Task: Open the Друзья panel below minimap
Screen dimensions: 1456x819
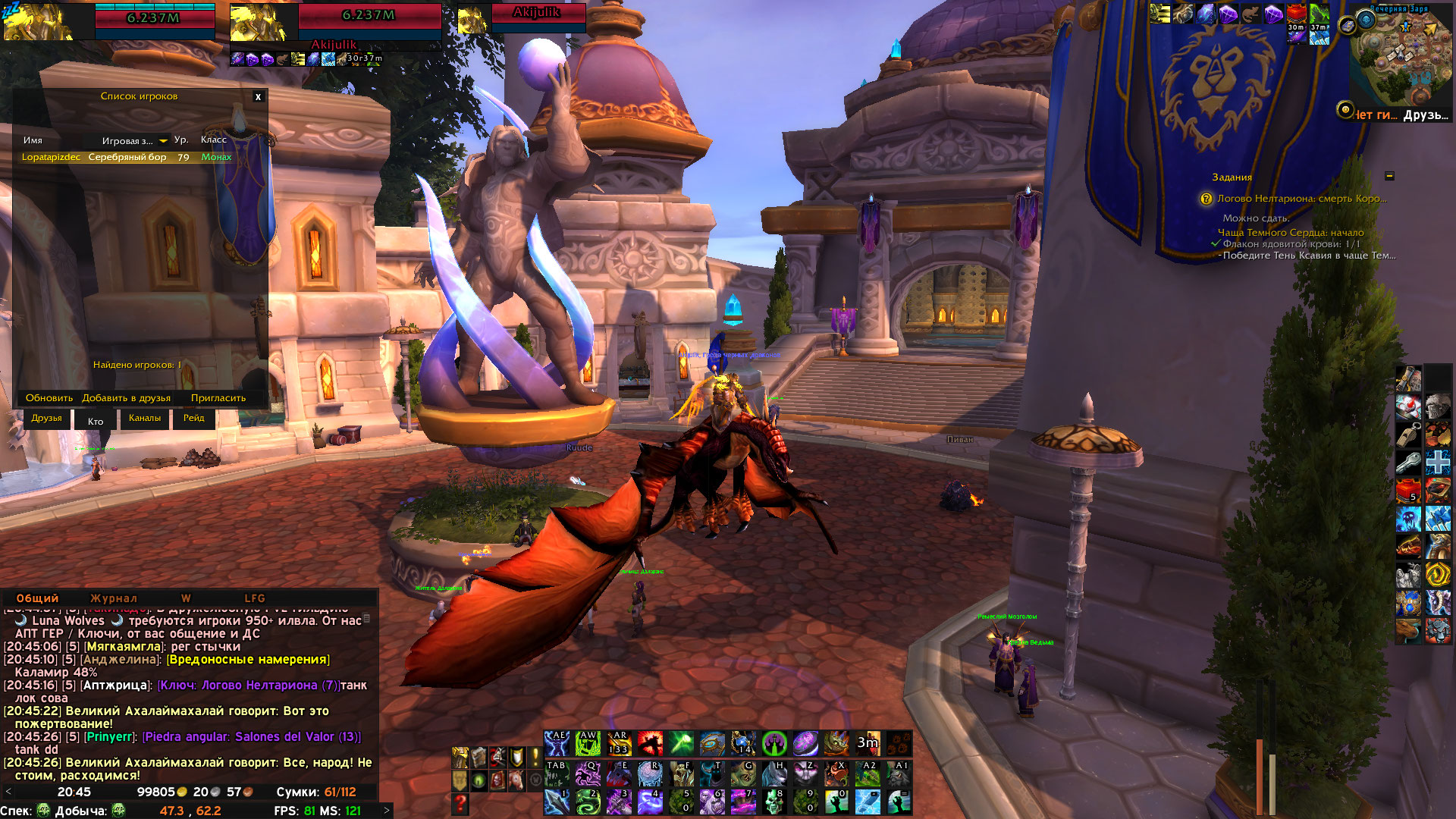Action: pos(1426,115)
